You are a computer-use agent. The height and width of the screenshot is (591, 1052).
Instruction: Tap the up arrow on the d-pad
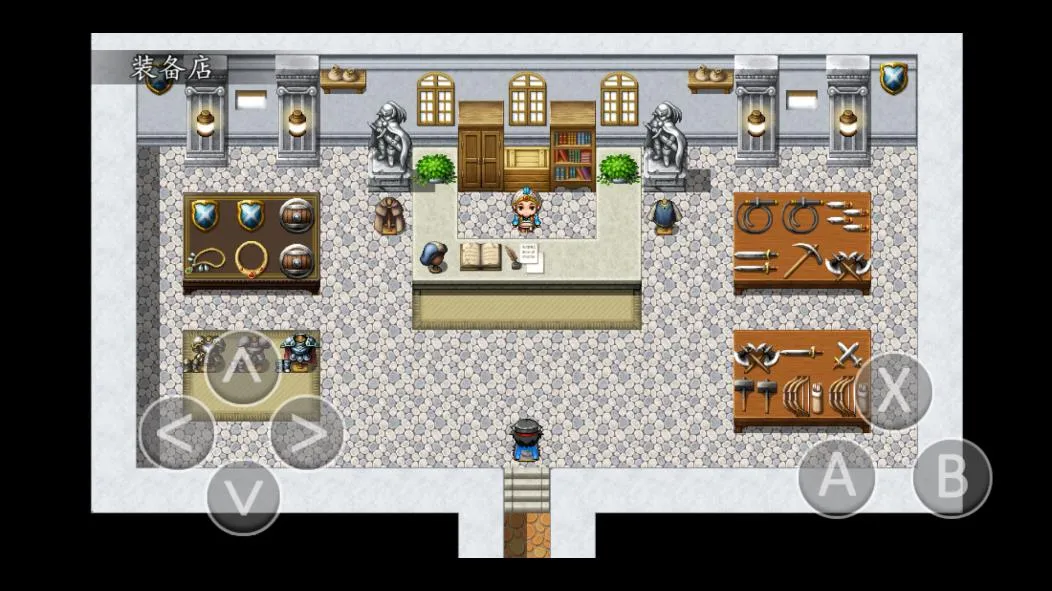[x=242, y=369]
